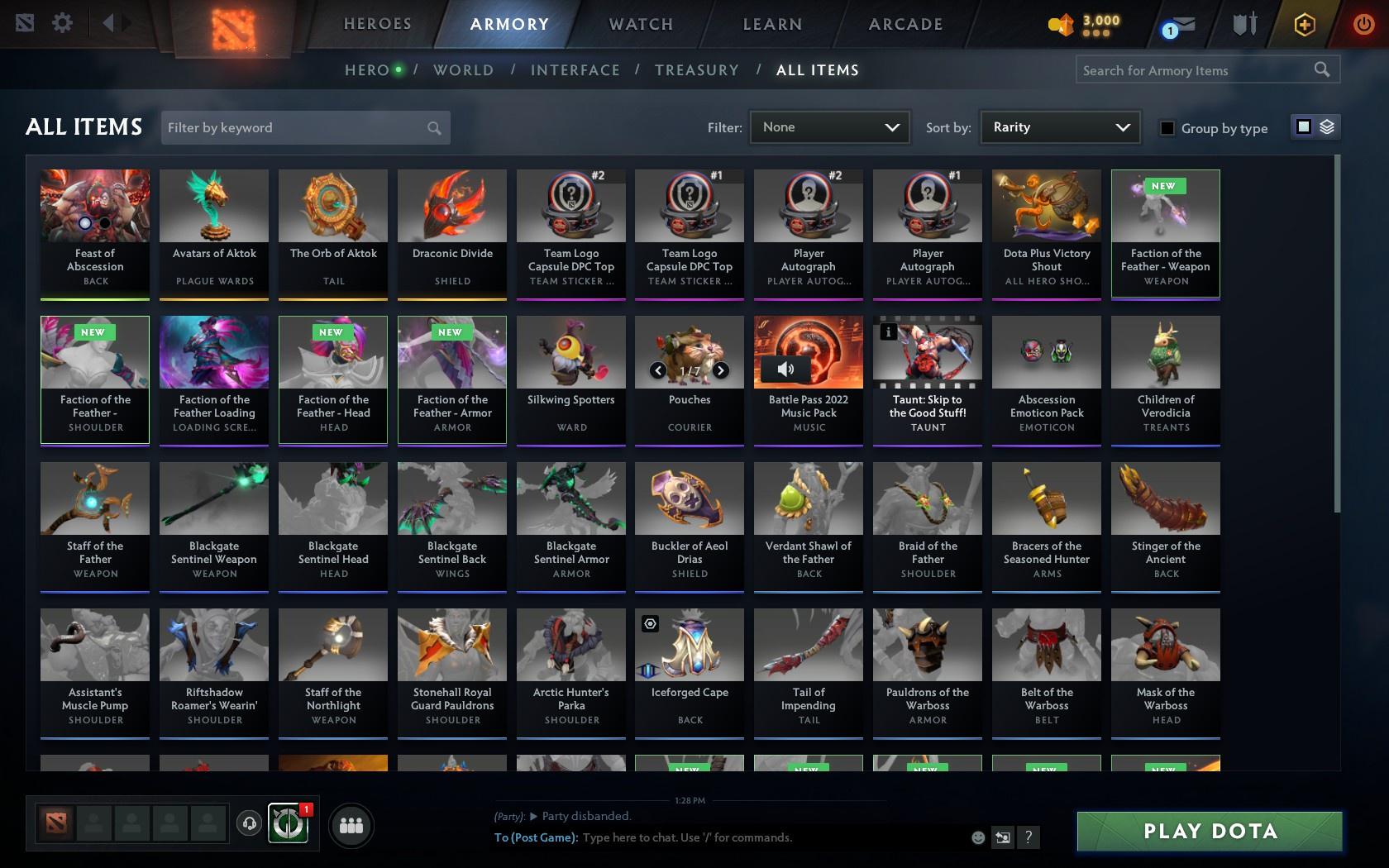Click the power button to exit Dota

click(1363, 24)
